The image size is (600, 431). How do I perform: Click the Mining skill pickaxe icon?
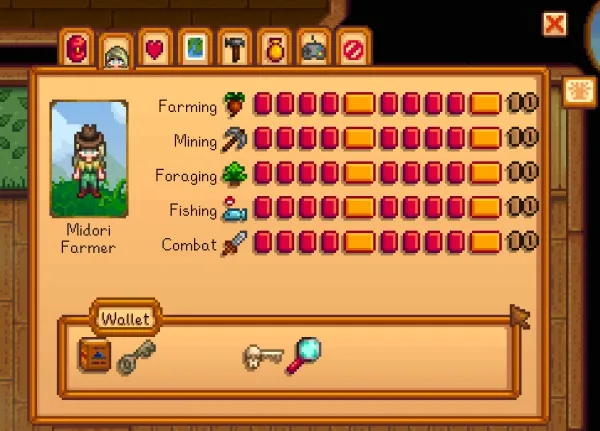point(234,139)
